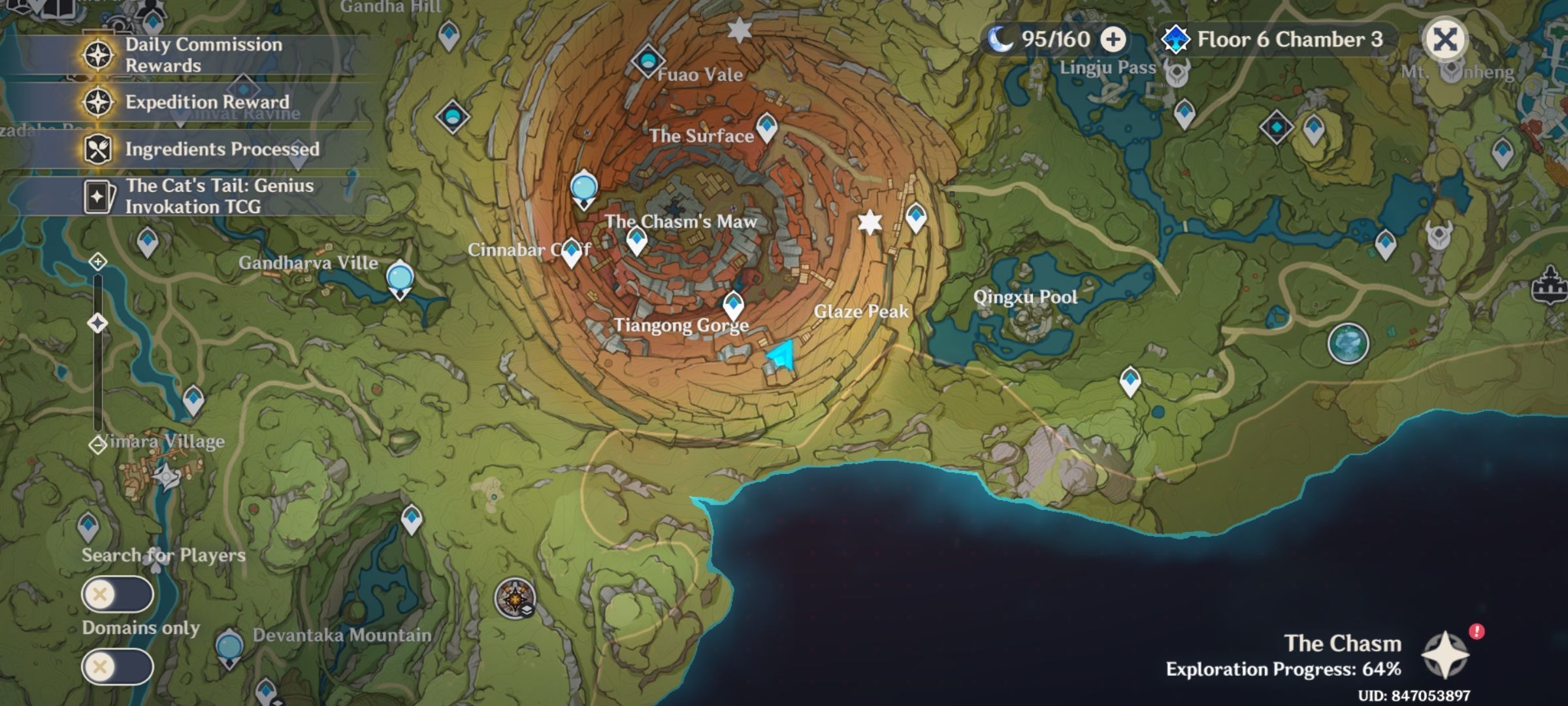Select the Spiral Abyss Floor 6 Chamber 3 icon

pyautogui.click(x=1177, y=39)
